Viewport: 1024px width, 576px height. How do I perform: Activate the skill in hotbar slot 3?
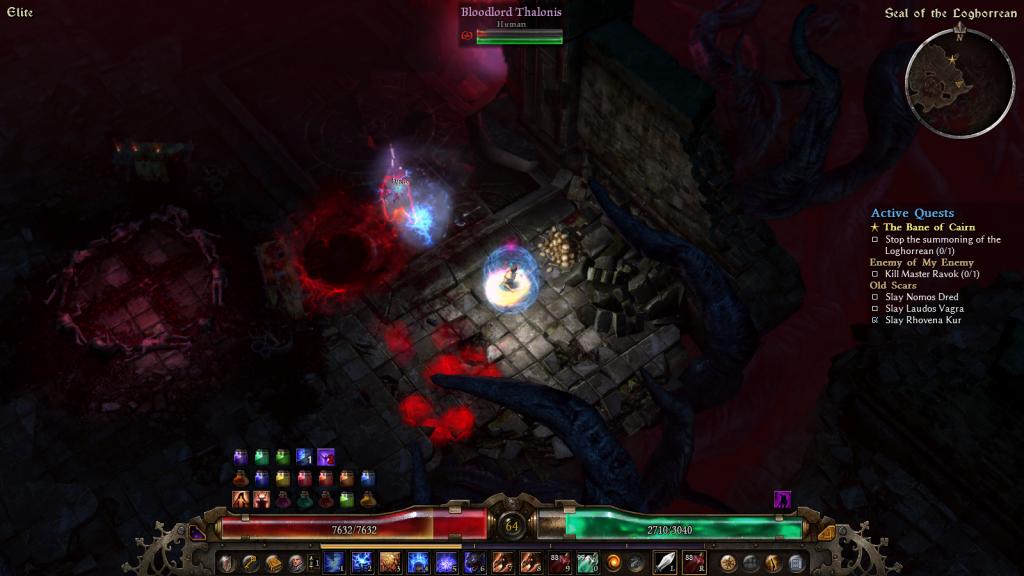point(390,562)
